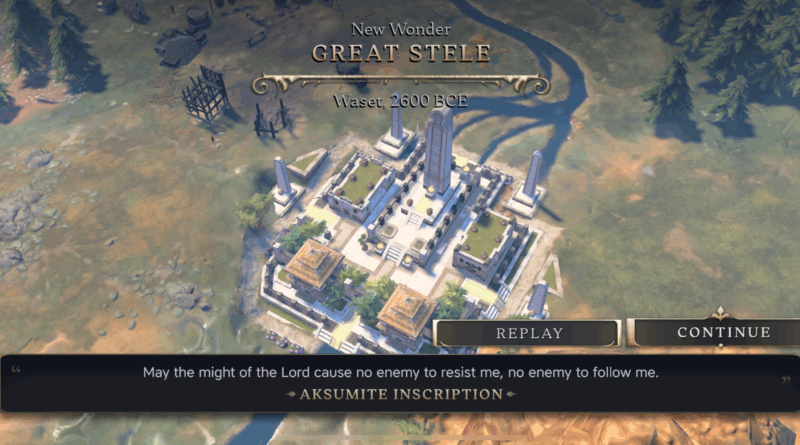Replay the Great Stele wonder cinematic
Image resolution: width=800 pixels, height=445 pixels.
click(529, 333)
